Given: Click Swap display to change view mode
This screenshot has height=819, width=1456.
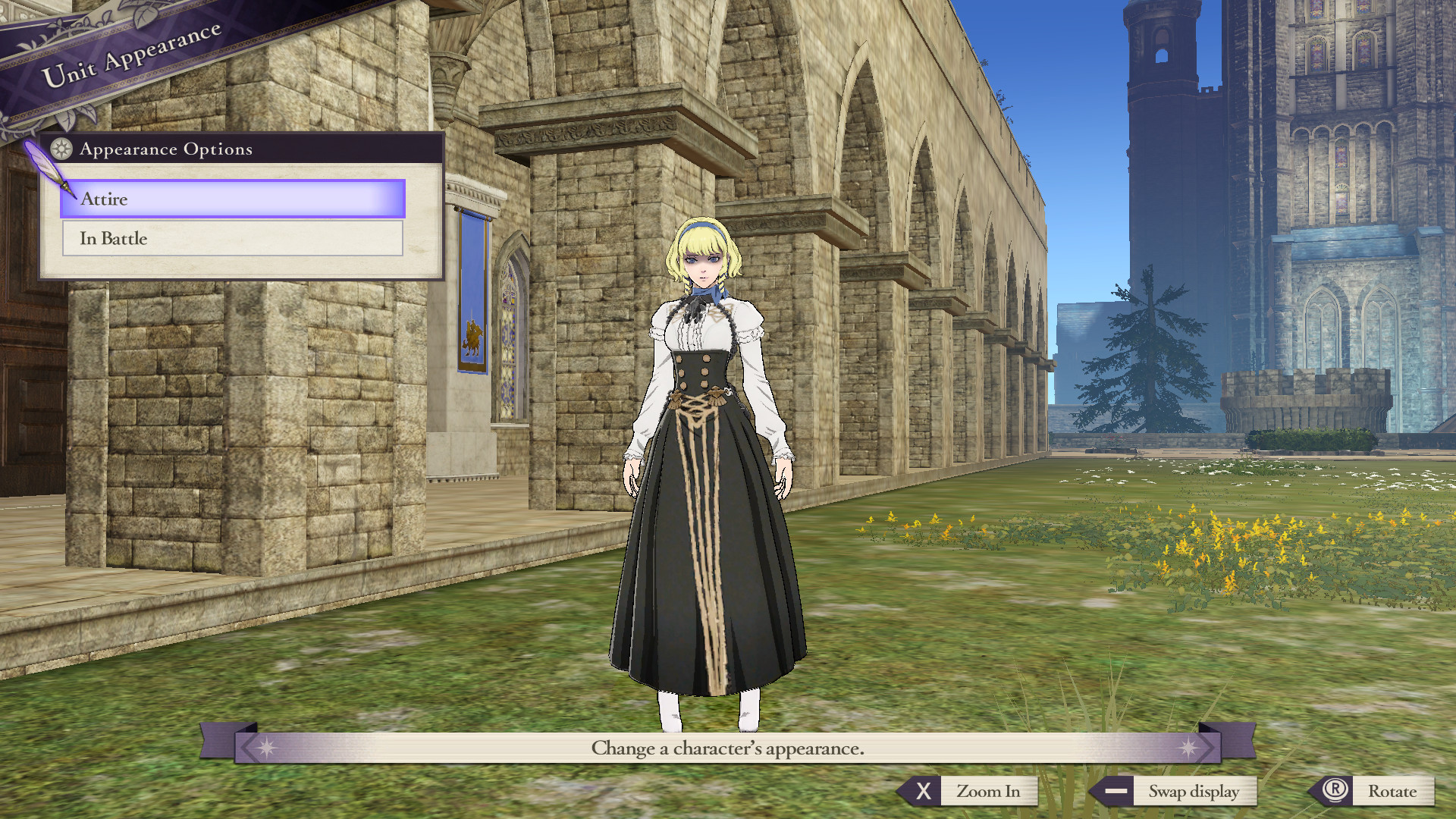Looking at the screenshot, I should (x=1196, y=791).
